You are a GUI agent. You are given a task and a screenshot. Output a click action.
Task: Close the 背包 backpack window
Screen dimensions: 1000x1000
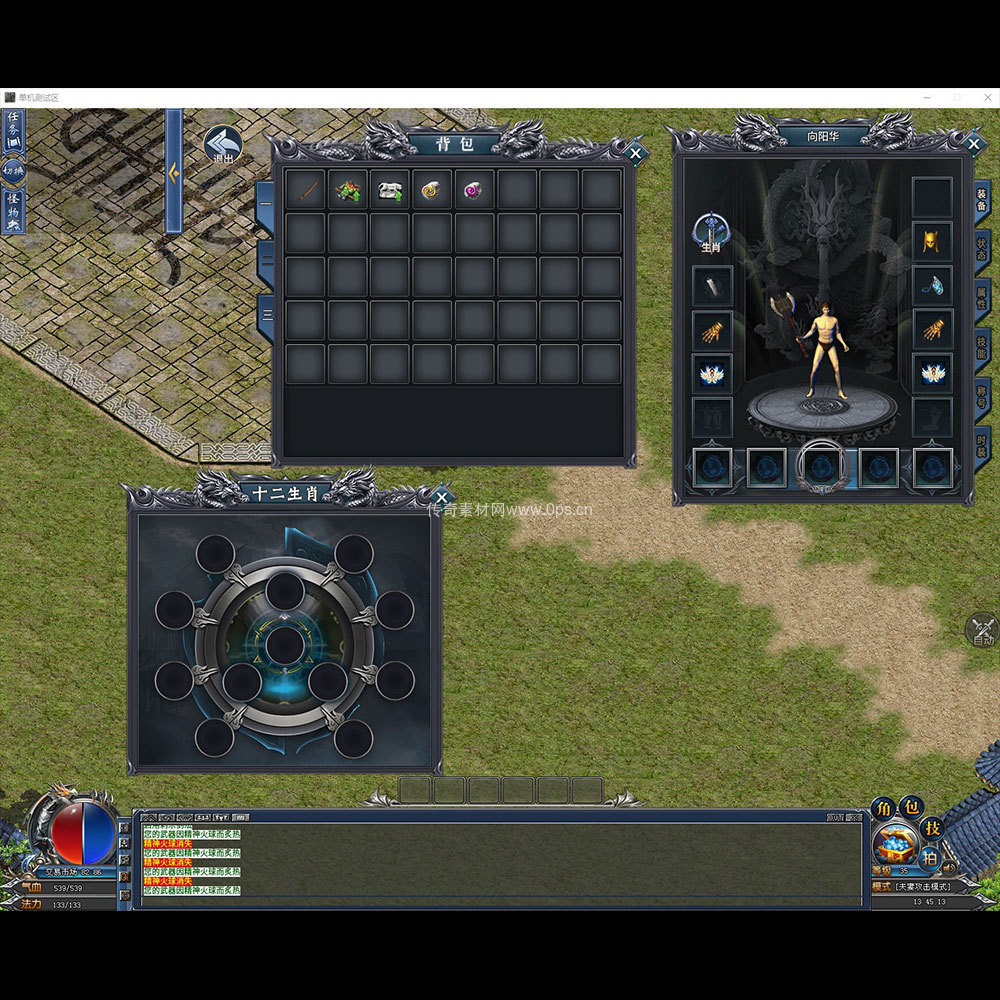[x=635, y=154]
